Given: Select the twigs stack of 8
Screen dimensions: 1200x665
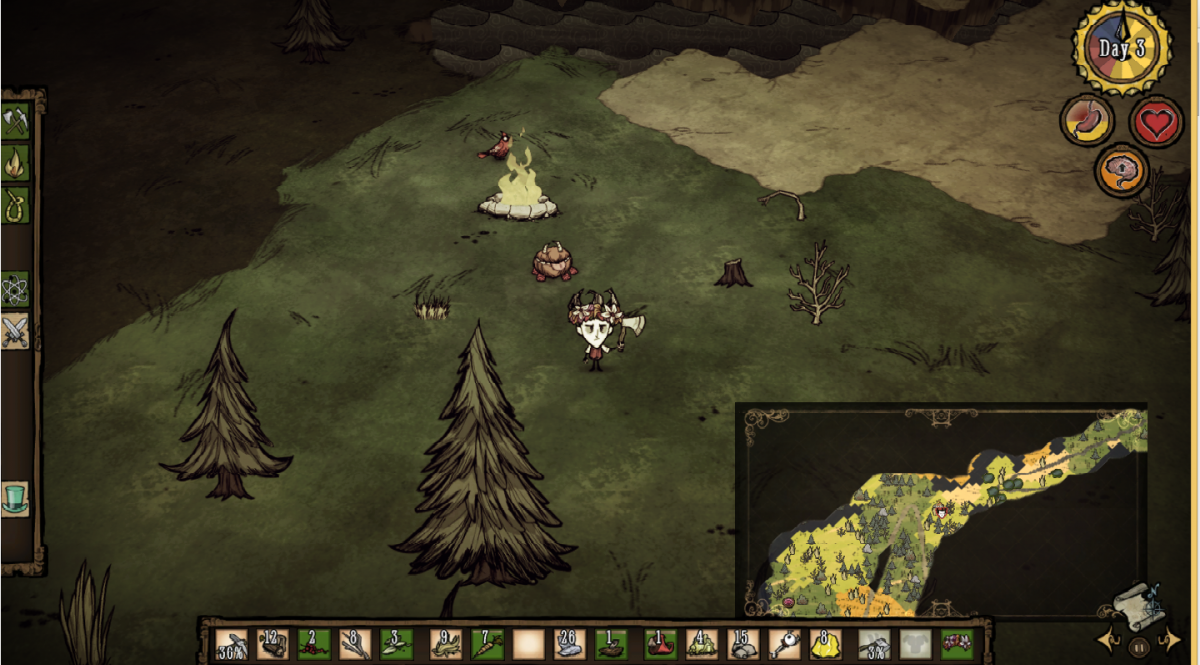Looking at the screenshot, I should [x=354, y=643].
